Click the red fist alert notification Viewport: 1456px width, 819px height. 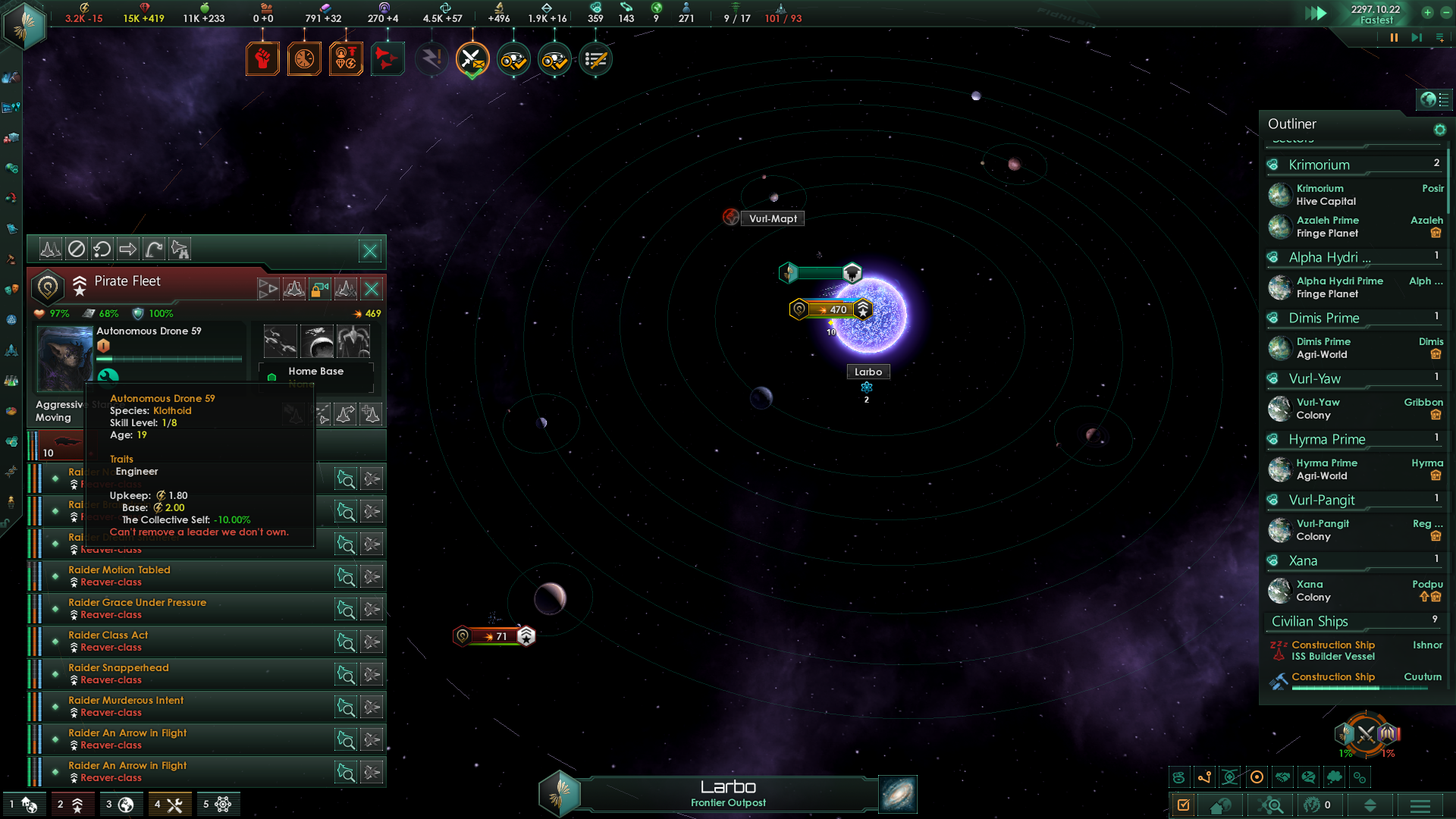[x=262, y=59]
